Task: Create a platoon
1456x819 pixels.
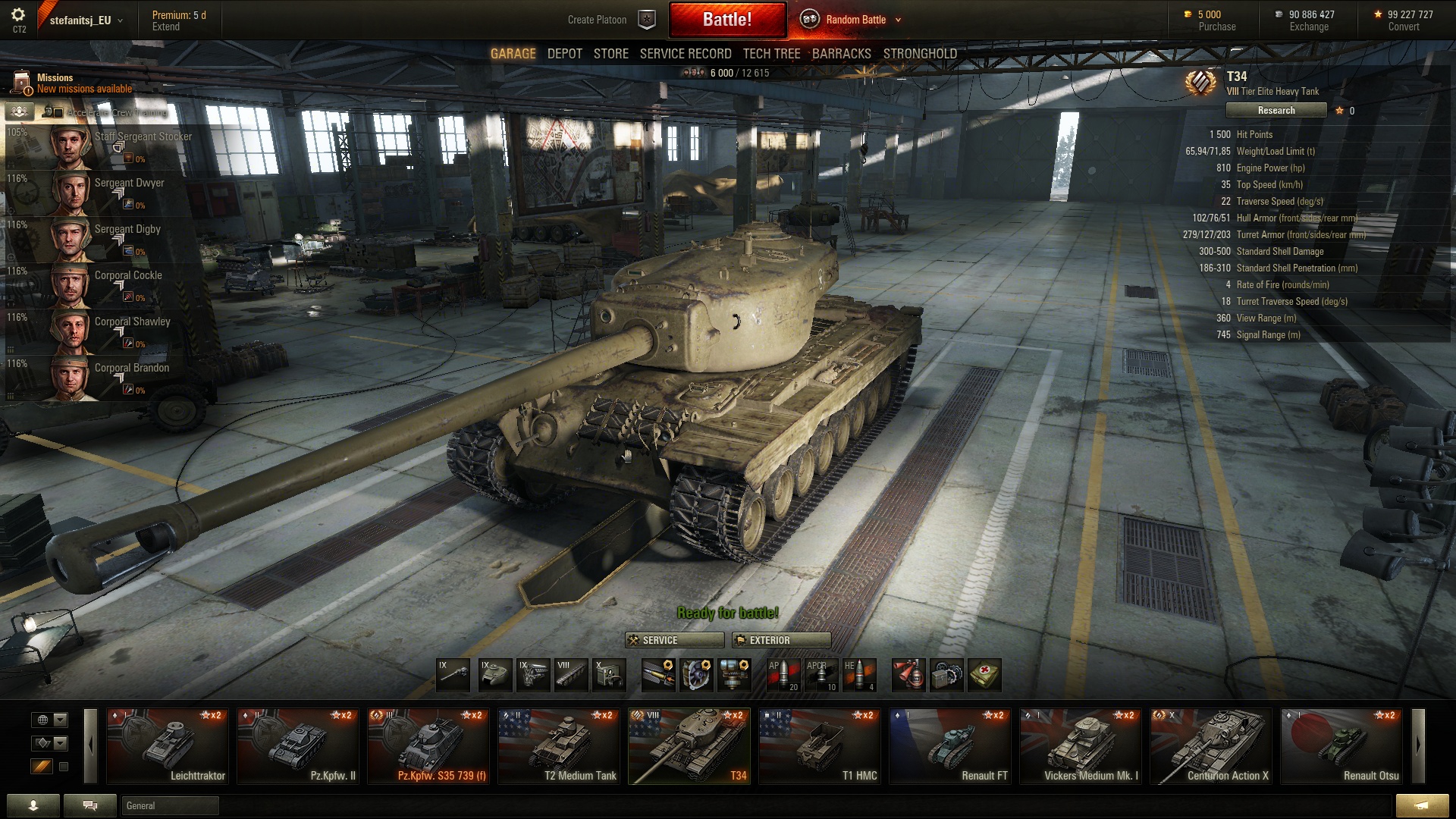Action: [x=598, y=20]
